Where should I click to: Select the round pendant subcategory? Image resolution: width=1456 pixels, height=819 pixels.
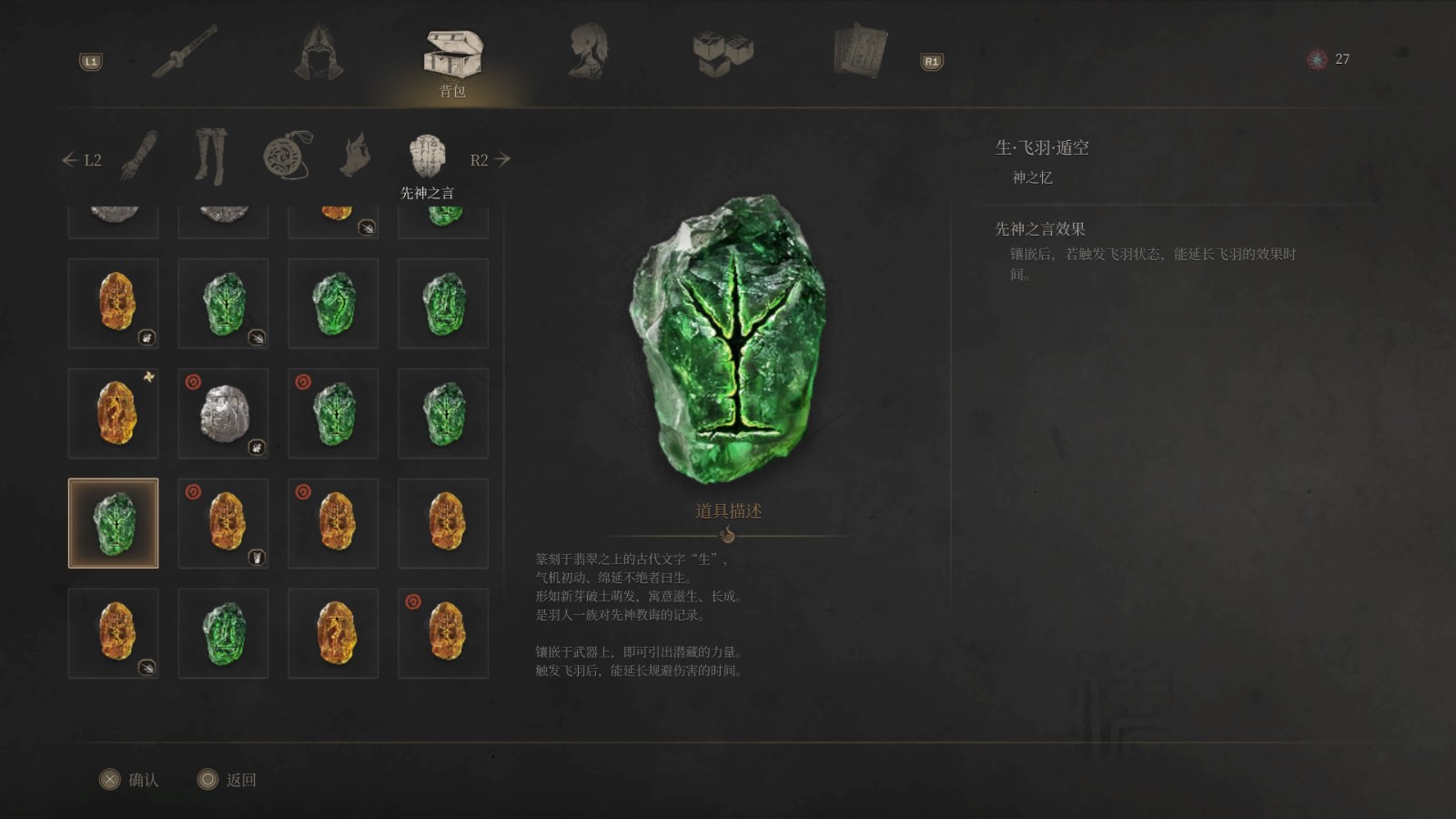tap(286, 156)
